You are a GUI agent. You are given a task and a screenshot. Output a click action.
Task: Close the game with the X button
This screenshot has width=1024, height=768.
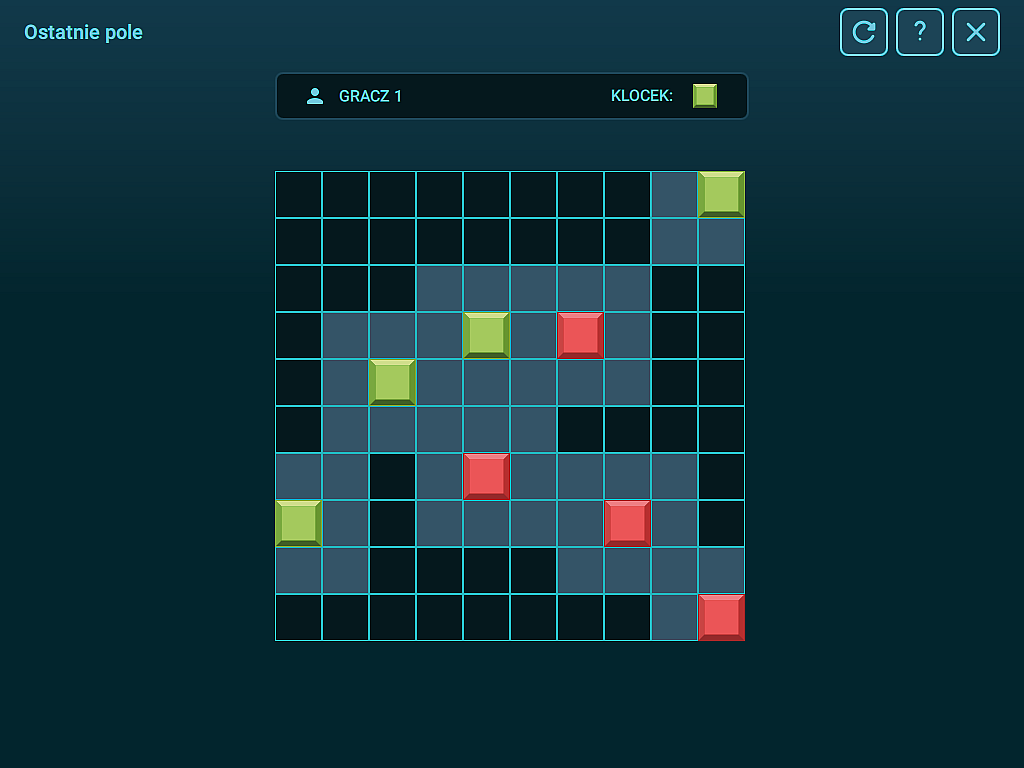coord(976,32)
